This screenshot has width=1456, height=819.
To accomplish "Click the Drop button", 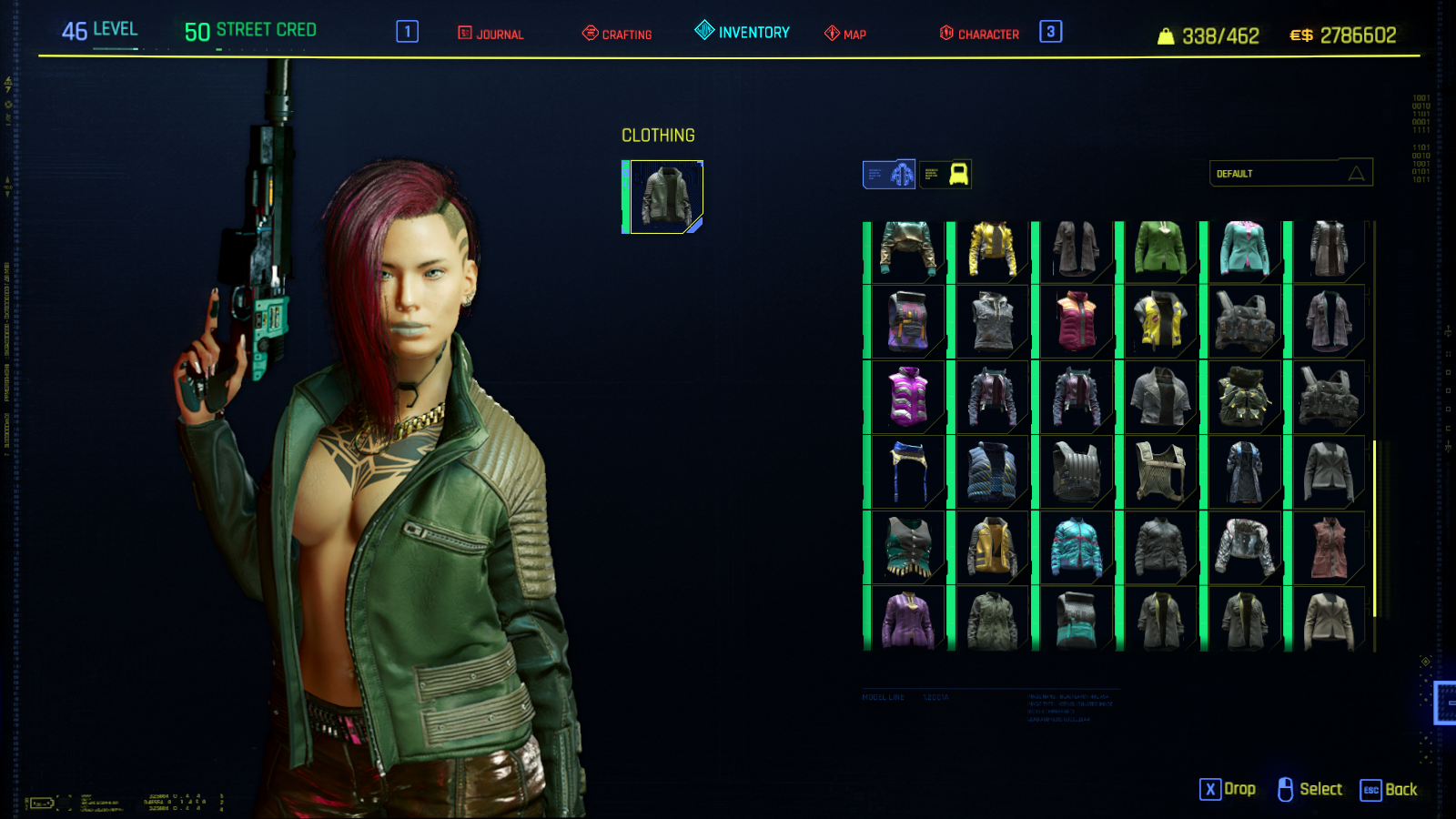I will 1228,789.
